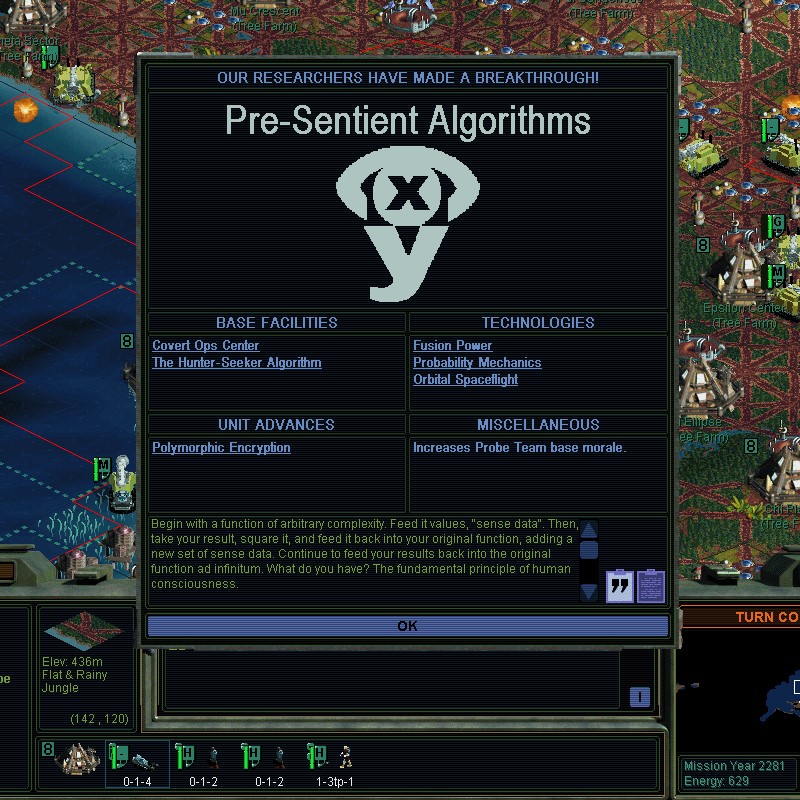This screenshot has height=800, width=800.
Task: Click the scroll-down arrow beside the quote
Action: (589, 591)
